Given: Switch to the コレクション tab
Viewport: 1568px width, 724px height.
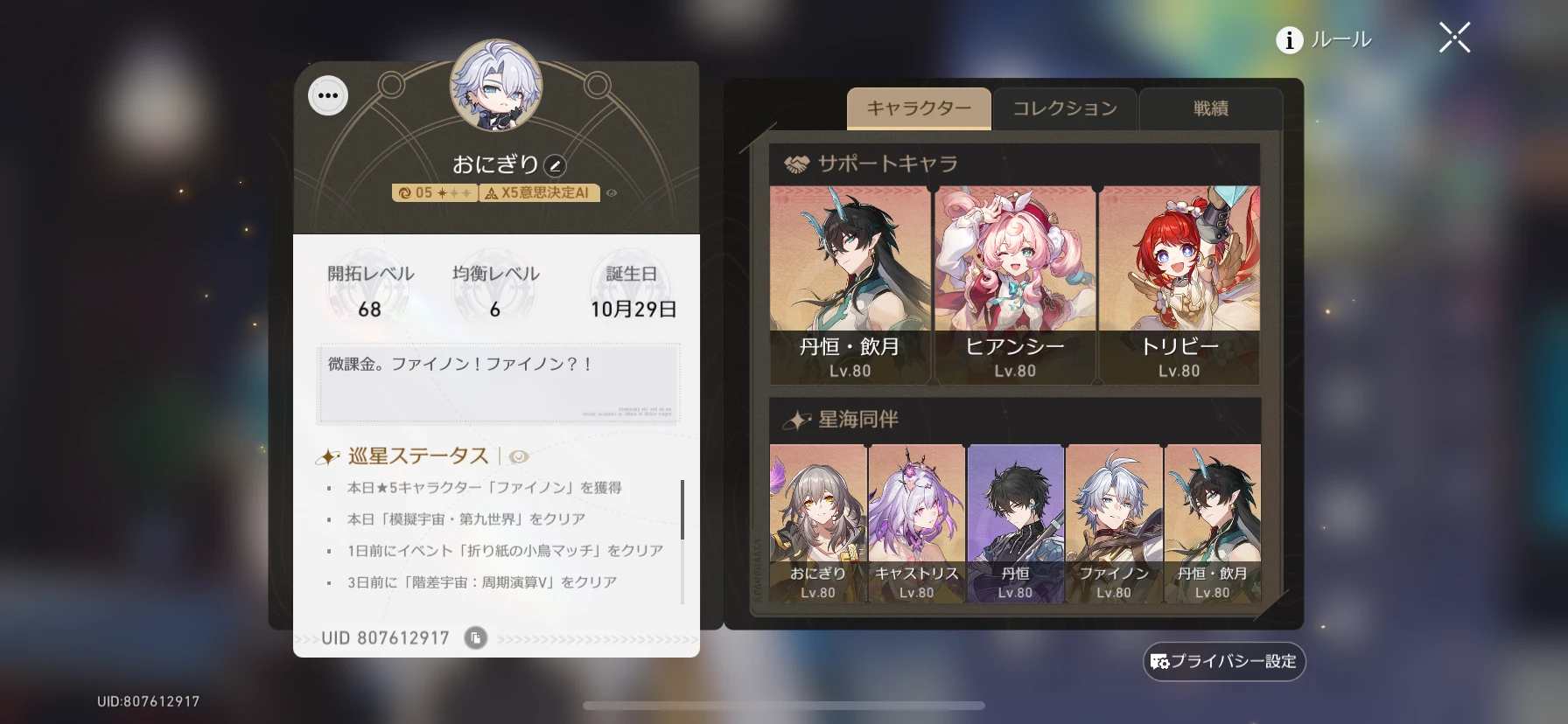Looking at the screenshot, I should (1064, 108).
